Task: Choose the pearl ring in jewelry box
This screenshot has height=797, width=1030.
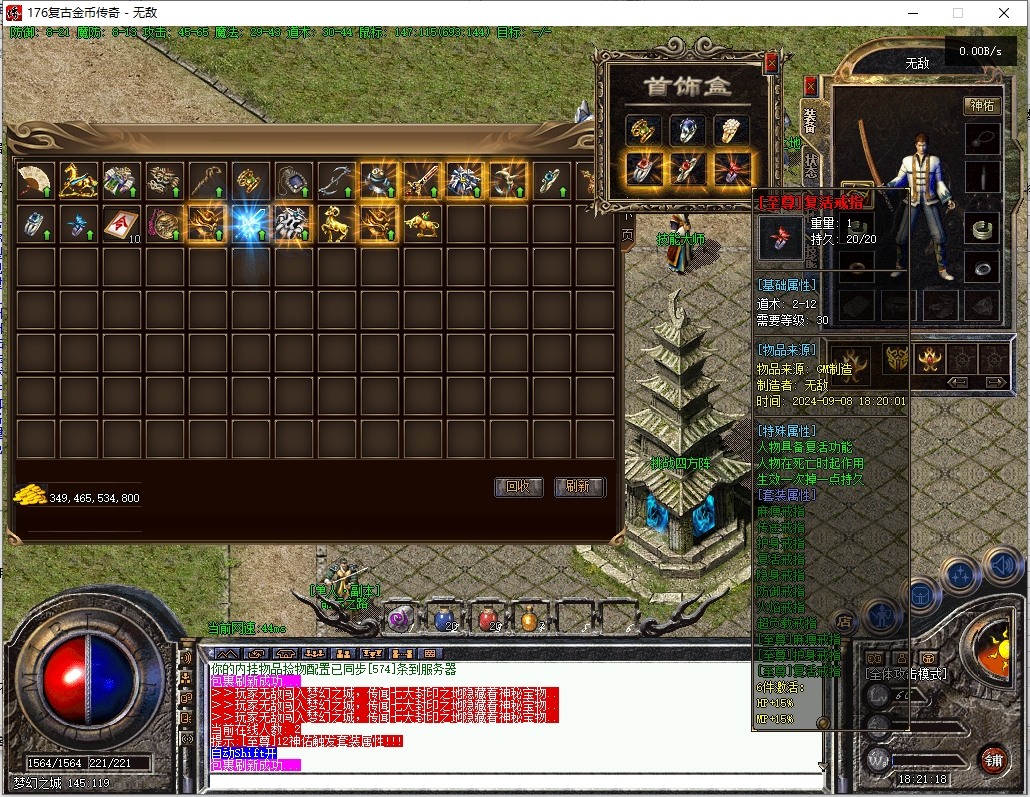Action: click(x=731, y=129)
